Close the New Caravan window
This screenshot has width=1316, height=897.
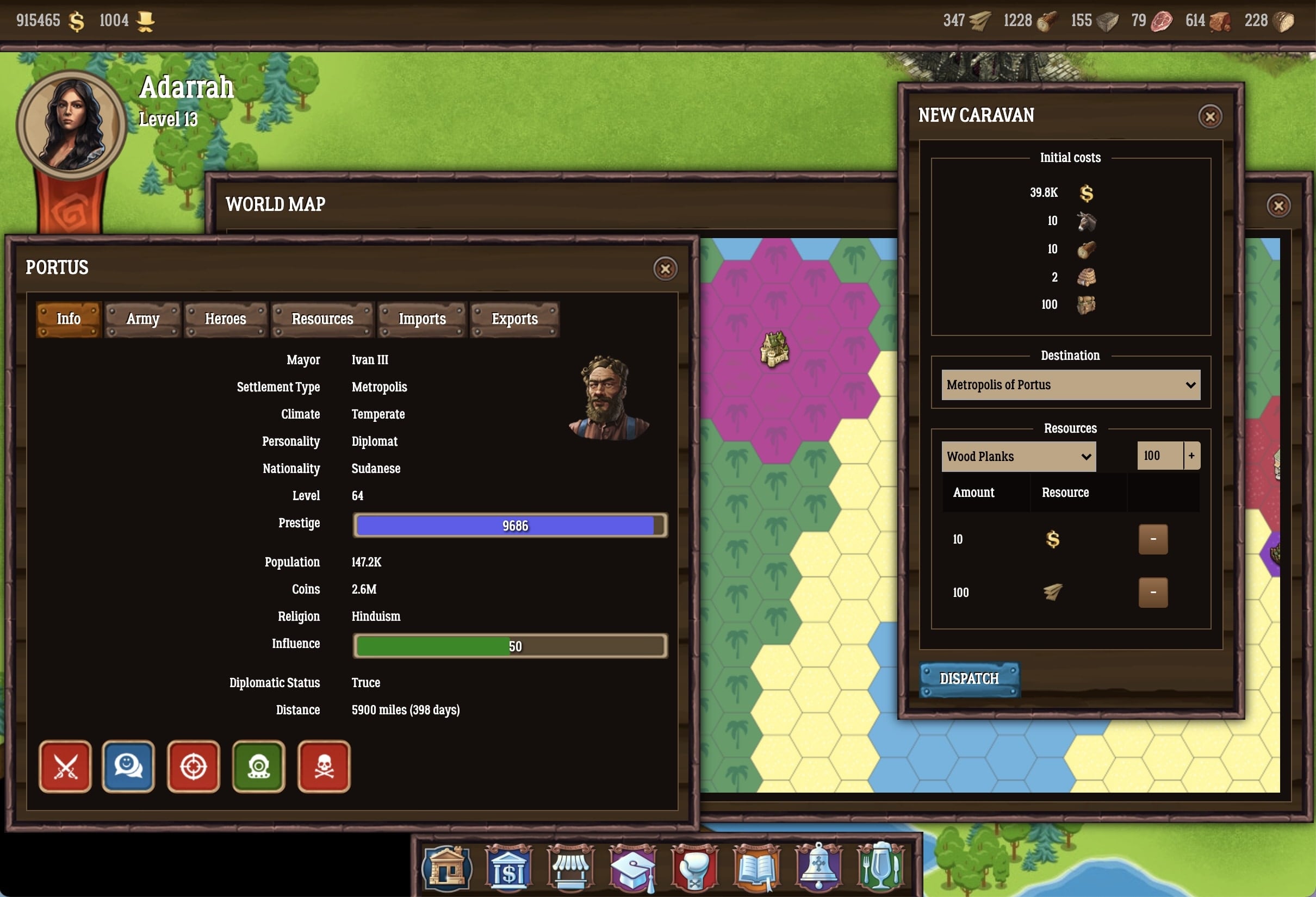click(x=1209, y=117)
